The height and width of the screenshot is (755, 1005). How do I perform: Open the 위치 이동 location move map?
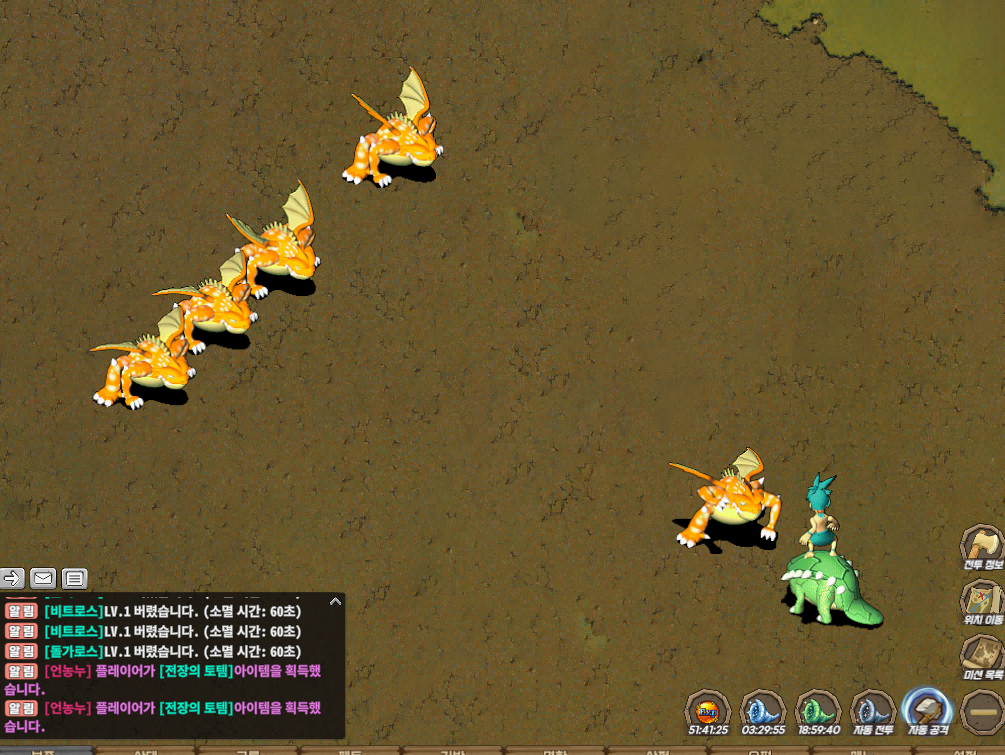(x=981, y=601)
